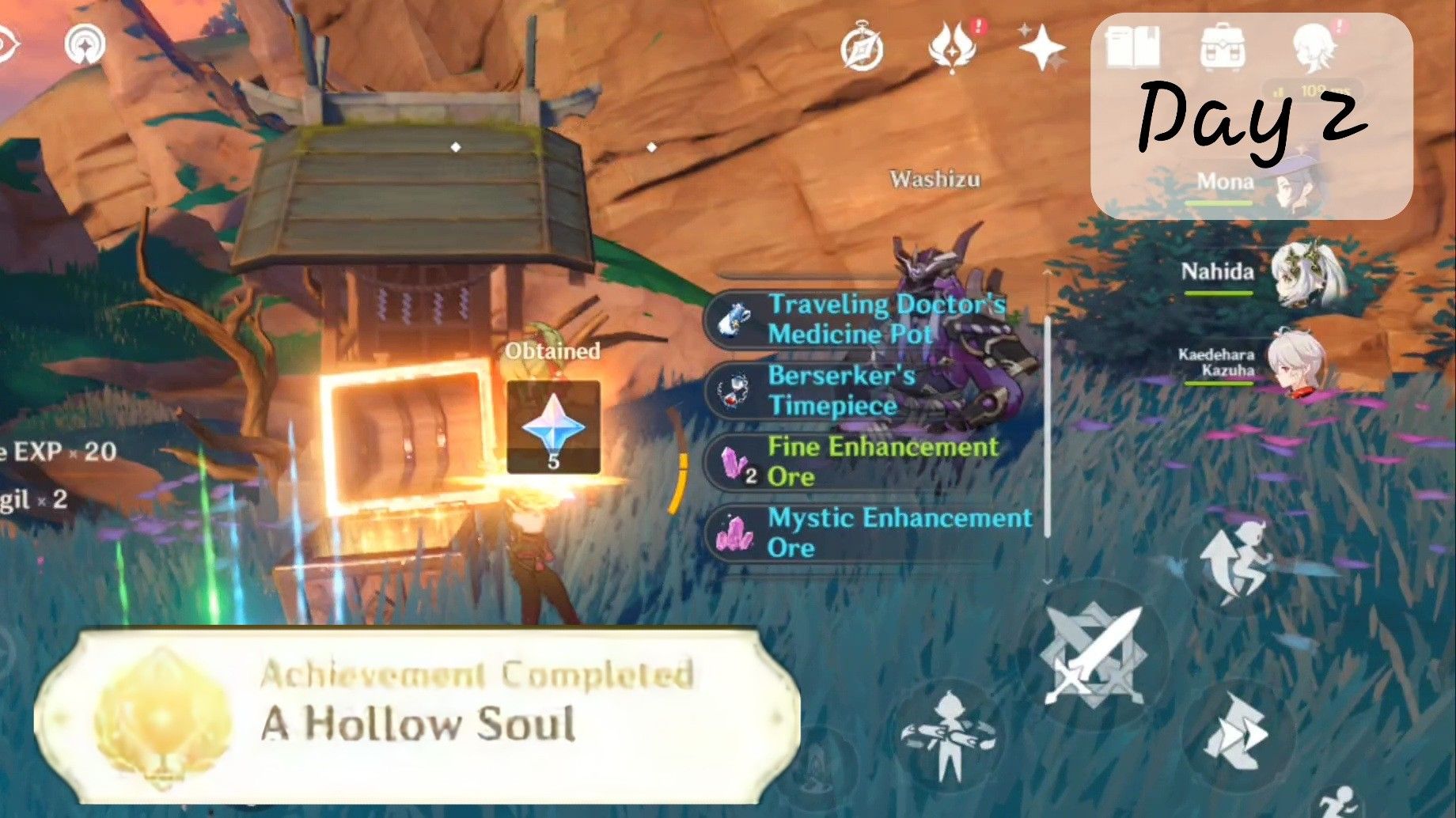
Task: Click the four-pointed star events icon
Action: tap(1044, 49)
